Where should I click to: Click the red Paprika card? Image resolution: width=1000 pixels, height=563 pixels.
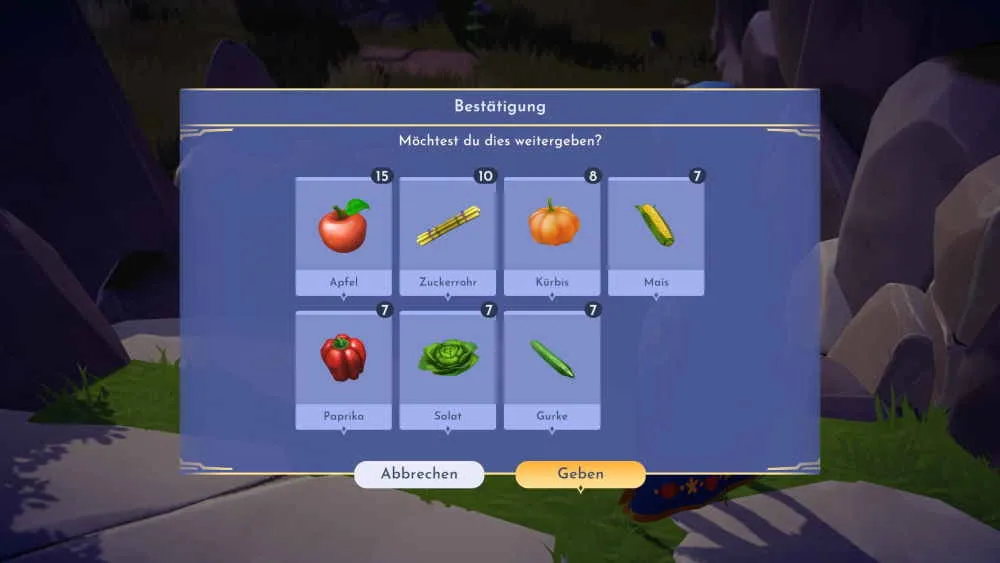tap(343, 370)
